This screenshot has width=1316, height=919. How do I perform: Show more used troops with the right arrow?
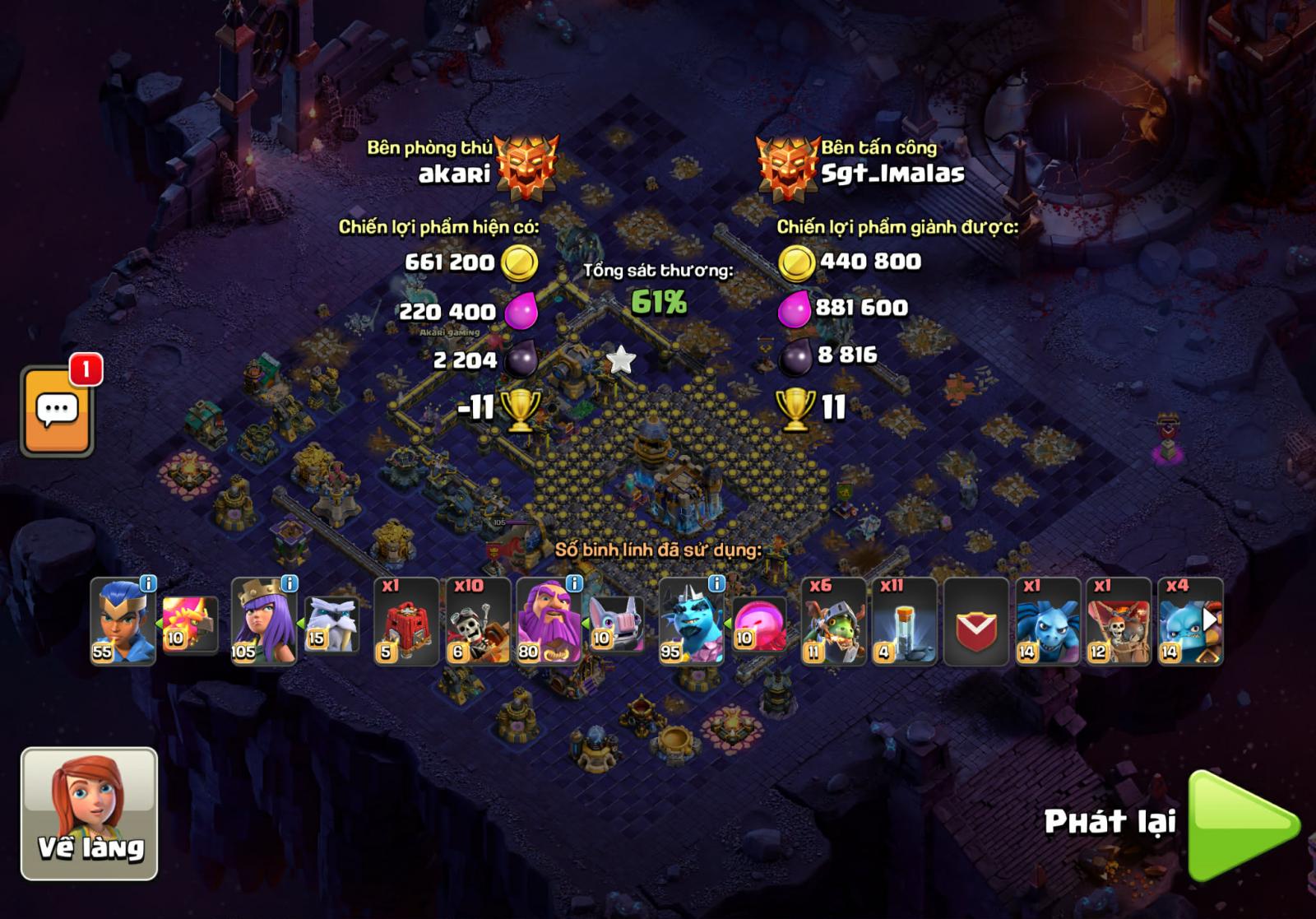tap(1210, 619)
